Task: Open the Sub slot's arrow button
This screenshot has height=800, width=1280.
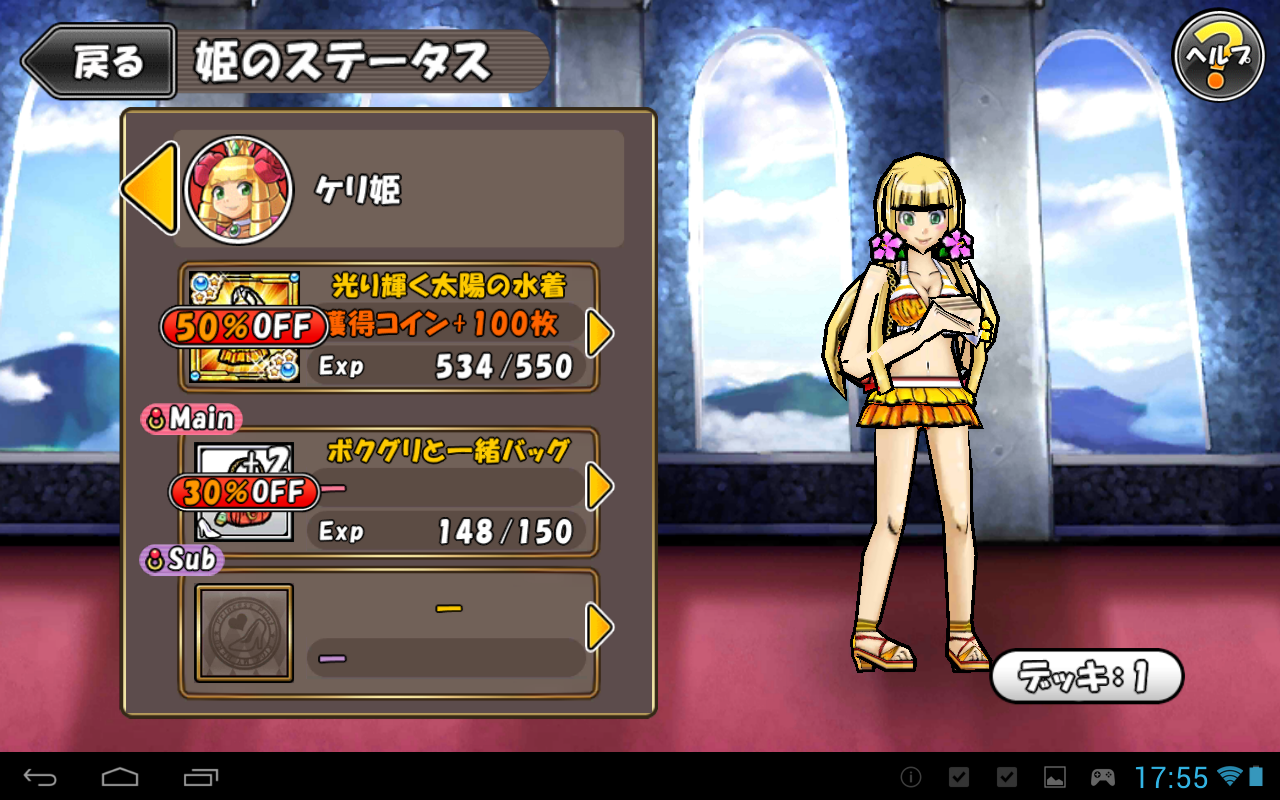Action: click(599, 628)
